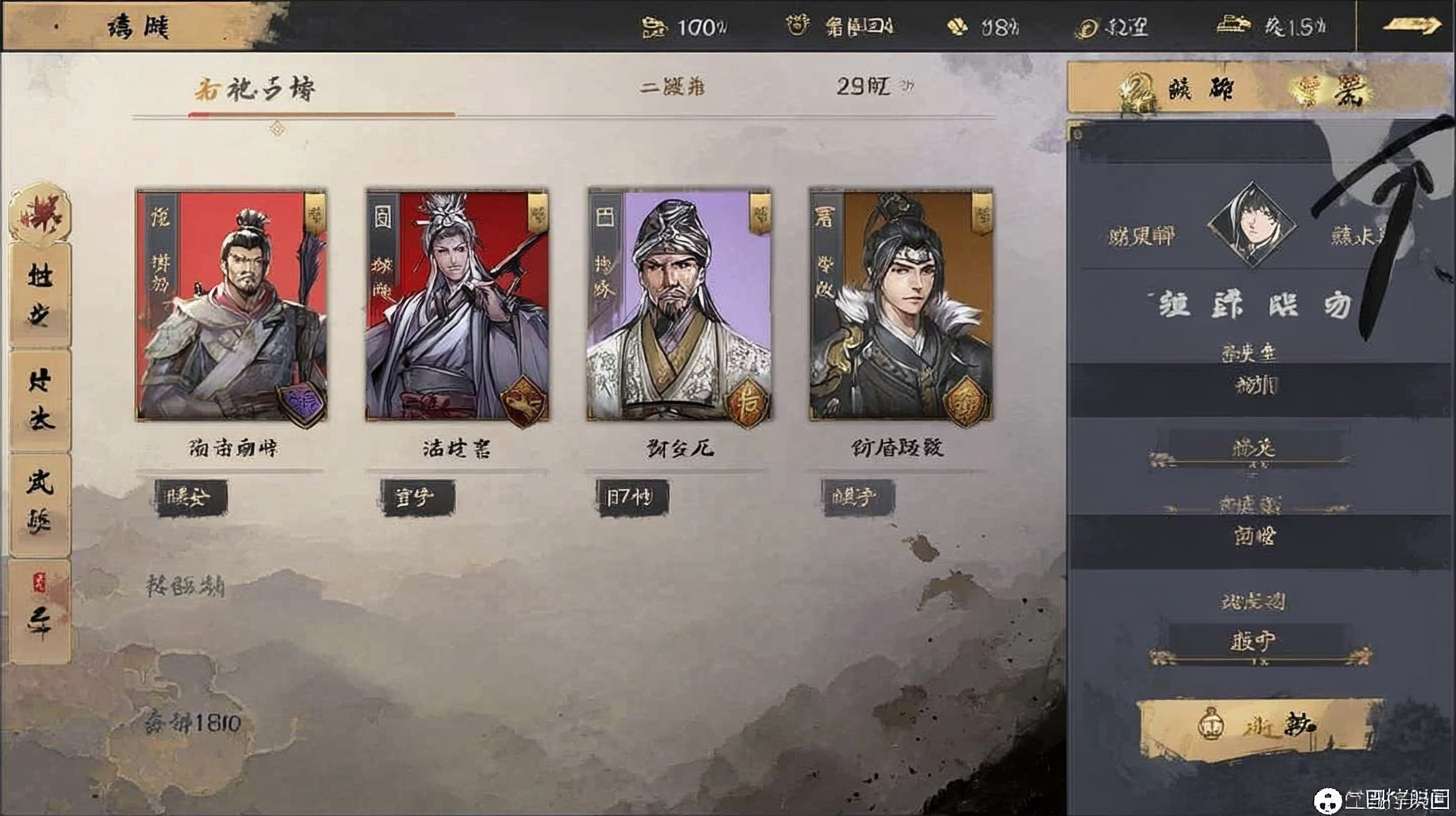Open the round red-emblem icon on left sidebar

[40, 212]
